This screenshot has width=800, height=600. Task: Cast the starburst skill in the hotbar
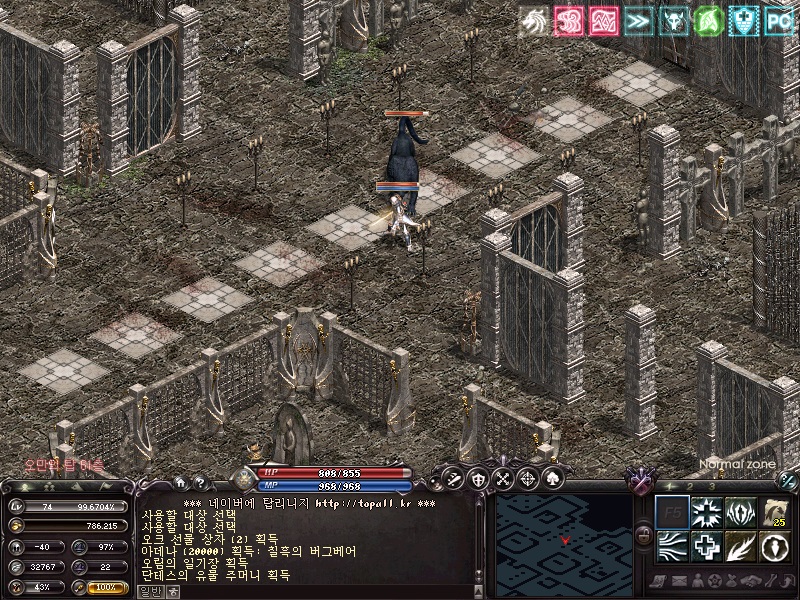point(707,513)
